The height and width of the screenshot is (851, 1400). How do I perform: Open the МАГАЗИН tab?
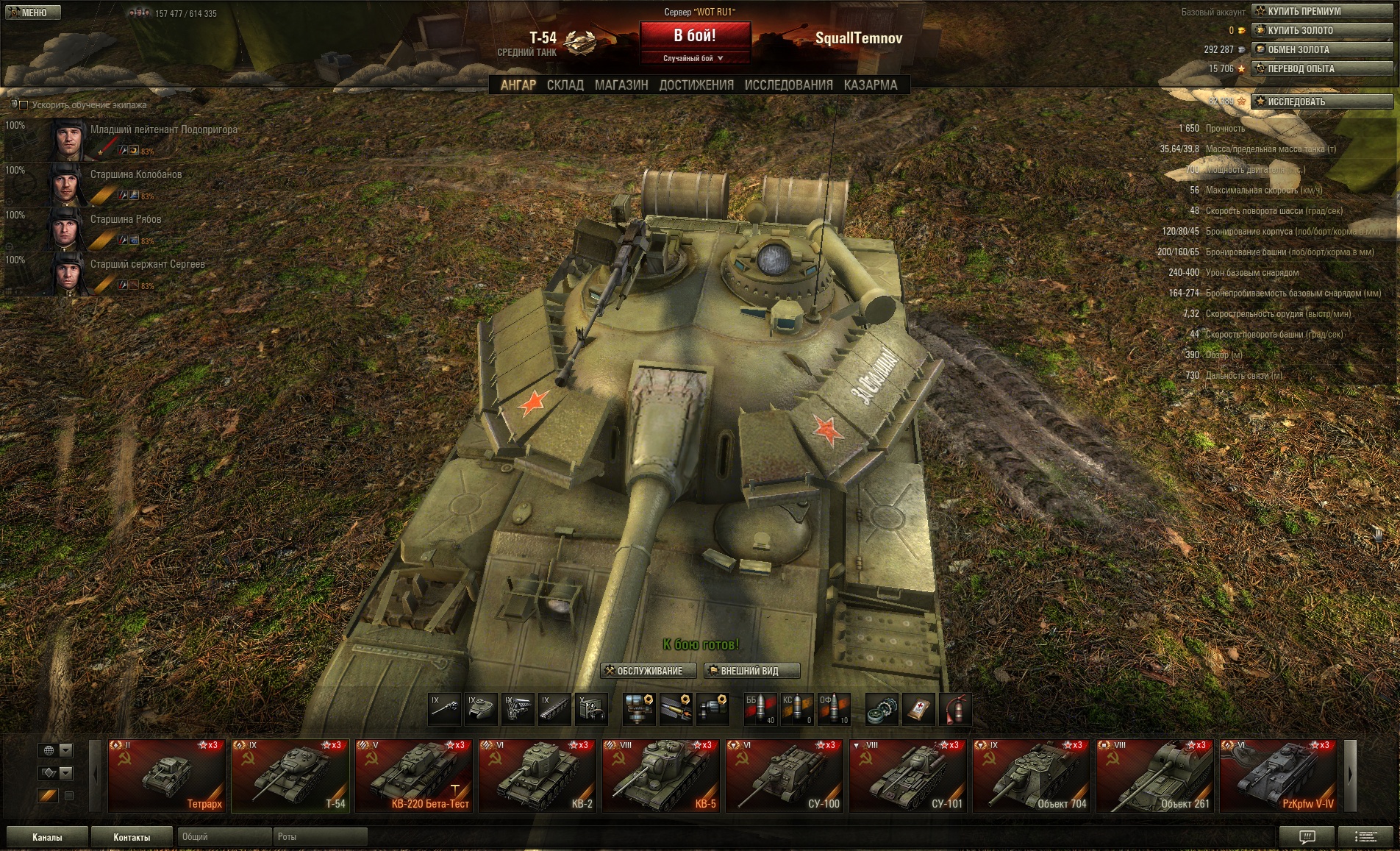(621, 85)
